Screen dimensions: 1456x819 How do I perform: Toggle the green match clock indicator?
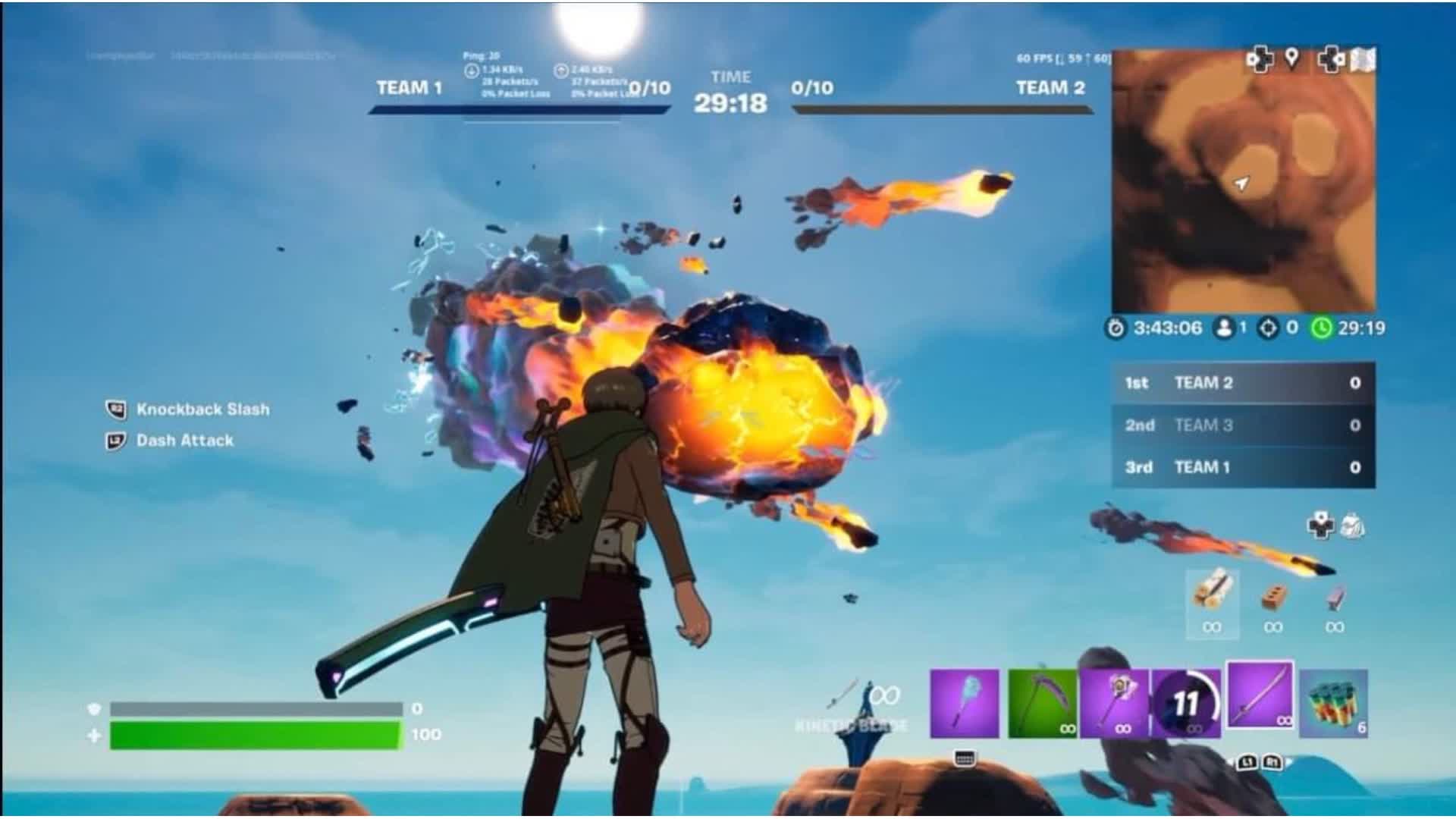click(1322, 328)
